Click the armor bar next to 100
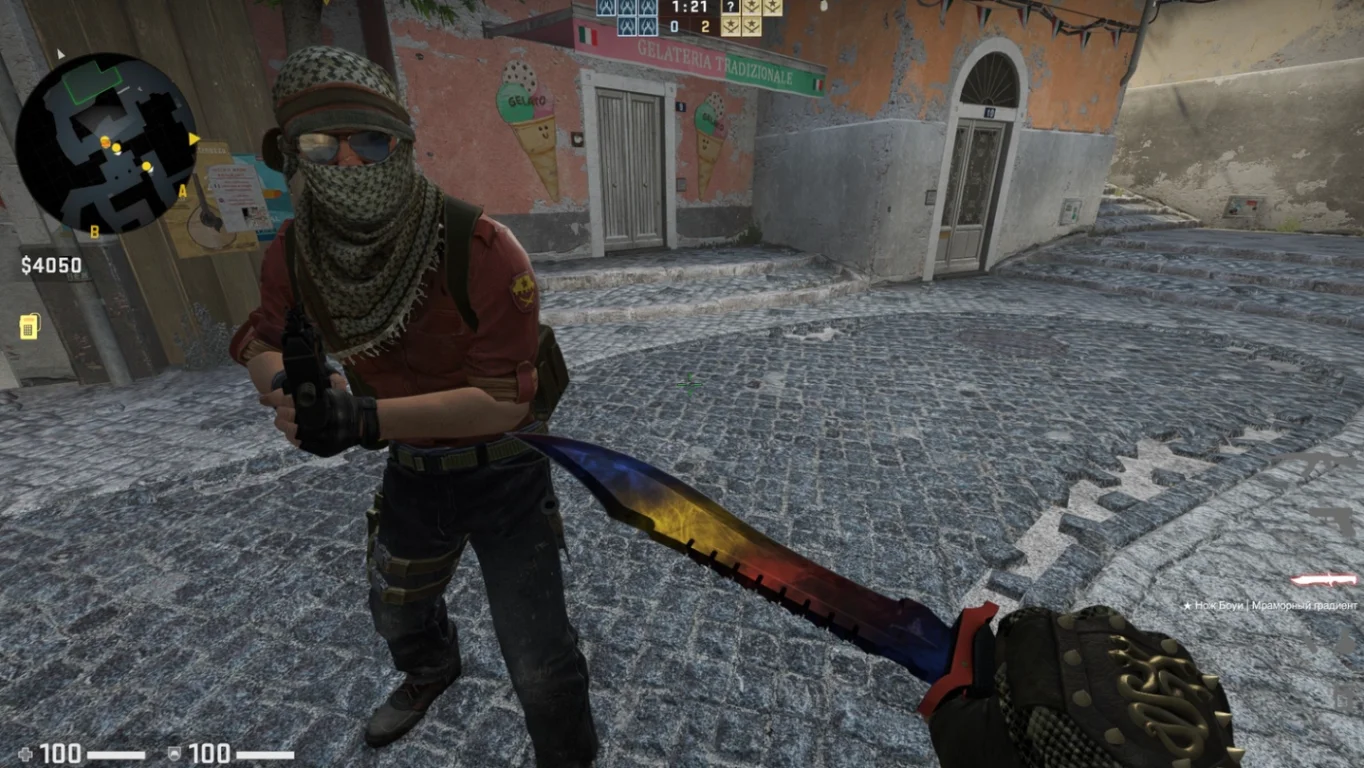Viewport: 1364px width, 768px height. click(x=265, y=753)
